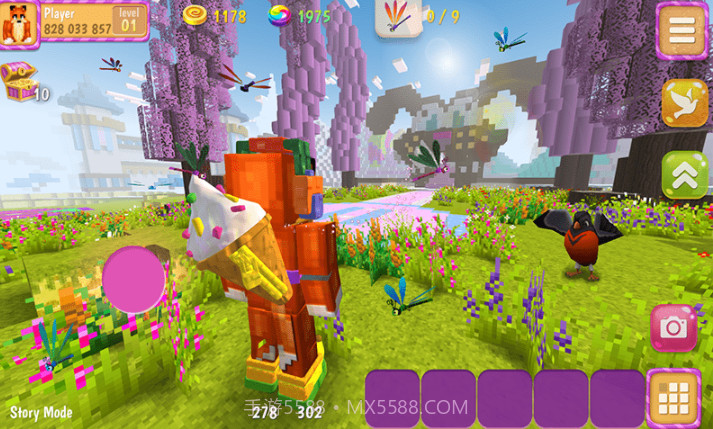Take a photo with the camera button
This screenshot has width=713, height=429.
click(x=674, y=327)
